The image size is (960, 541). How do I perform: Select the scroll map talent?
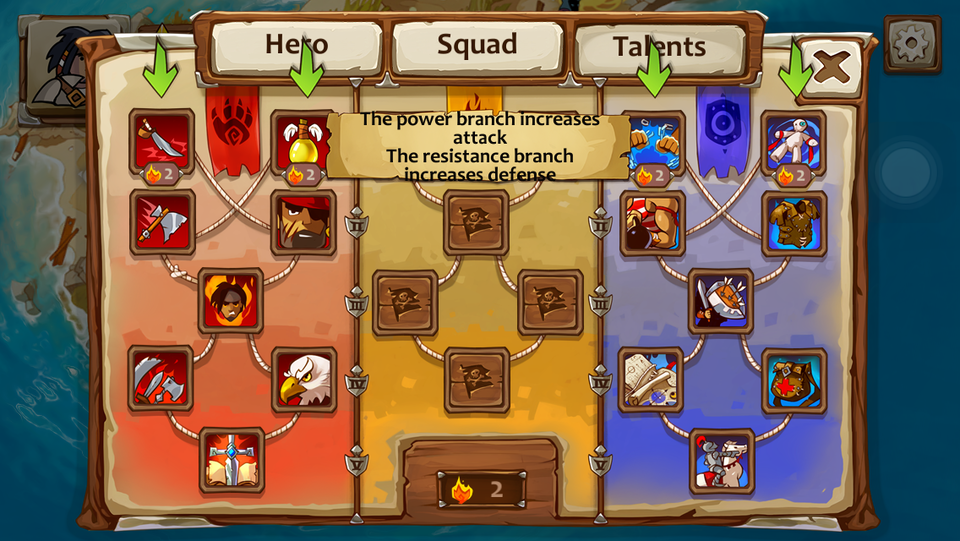[x=651, y=380]
